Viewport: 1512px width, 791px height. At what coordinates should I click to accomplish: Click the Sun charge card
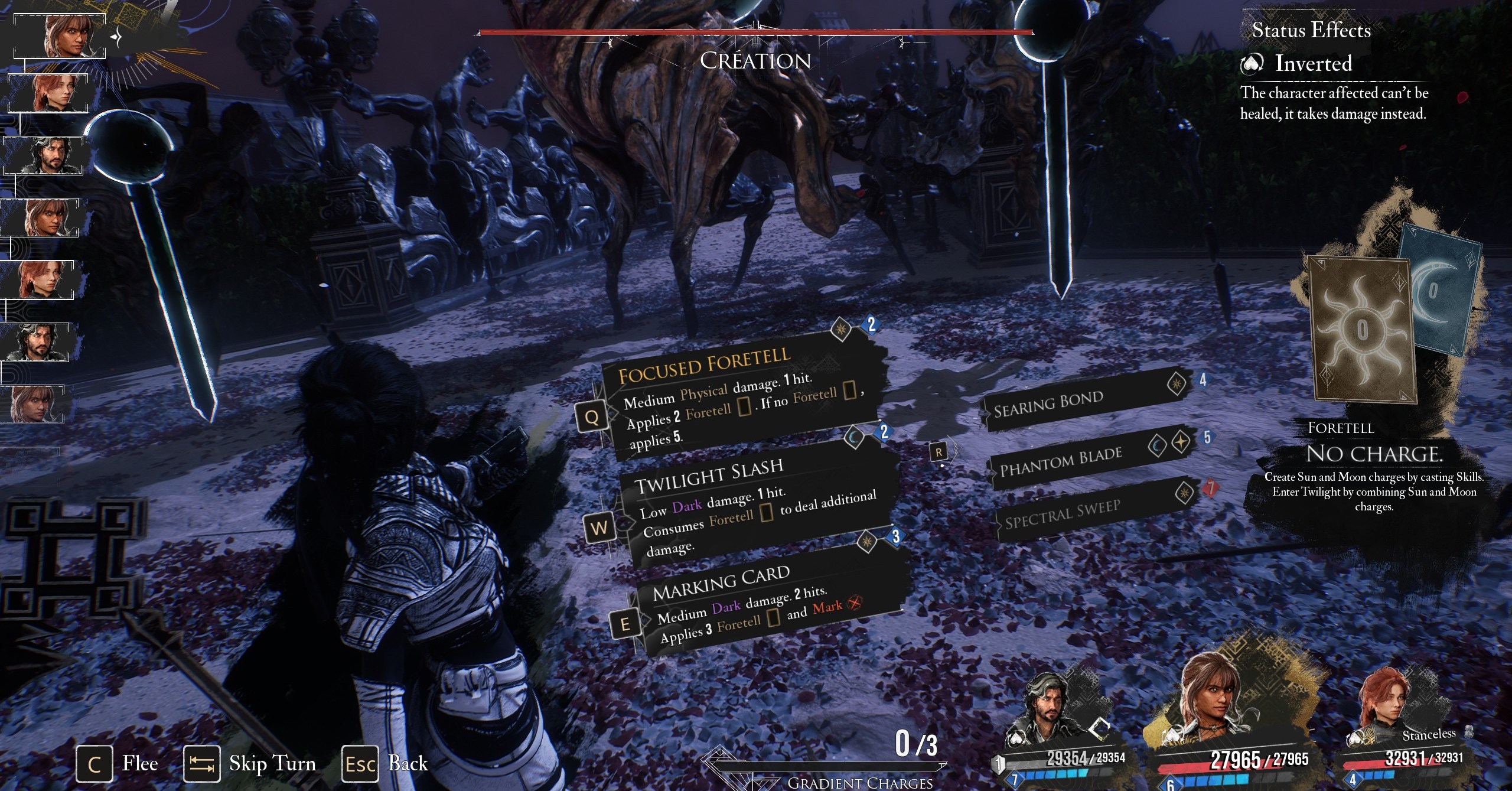(1363, 331)
